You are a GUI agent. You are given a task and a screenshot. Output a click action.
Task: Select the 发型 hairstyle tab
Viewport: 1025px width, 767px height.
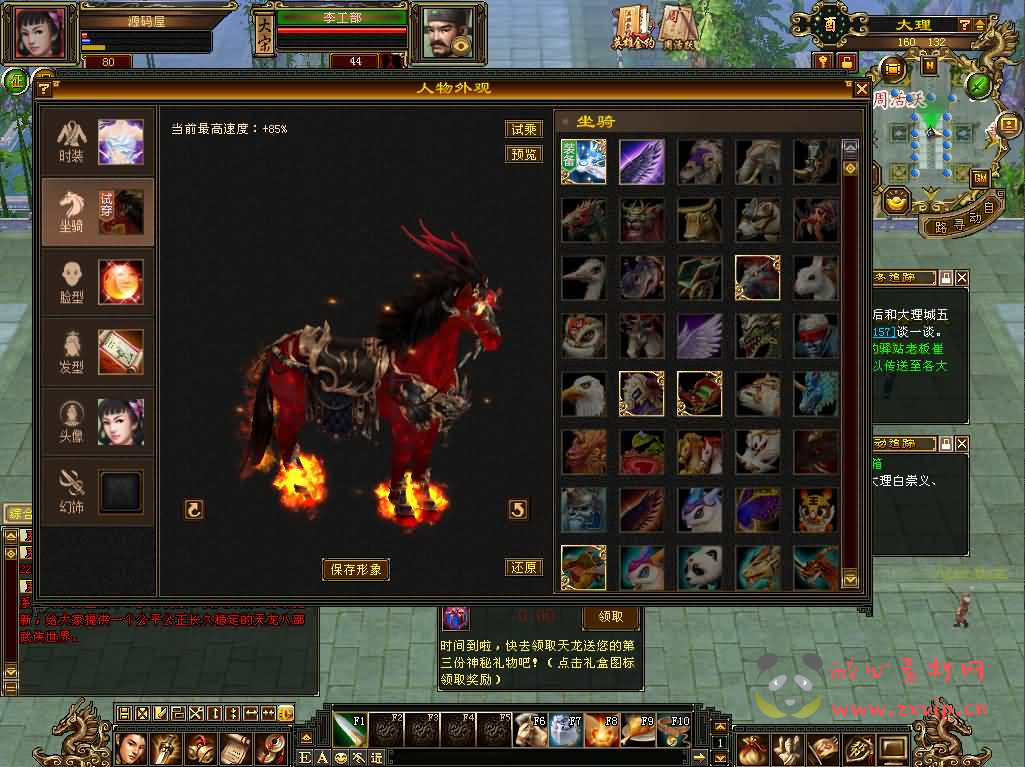point(98,353)
